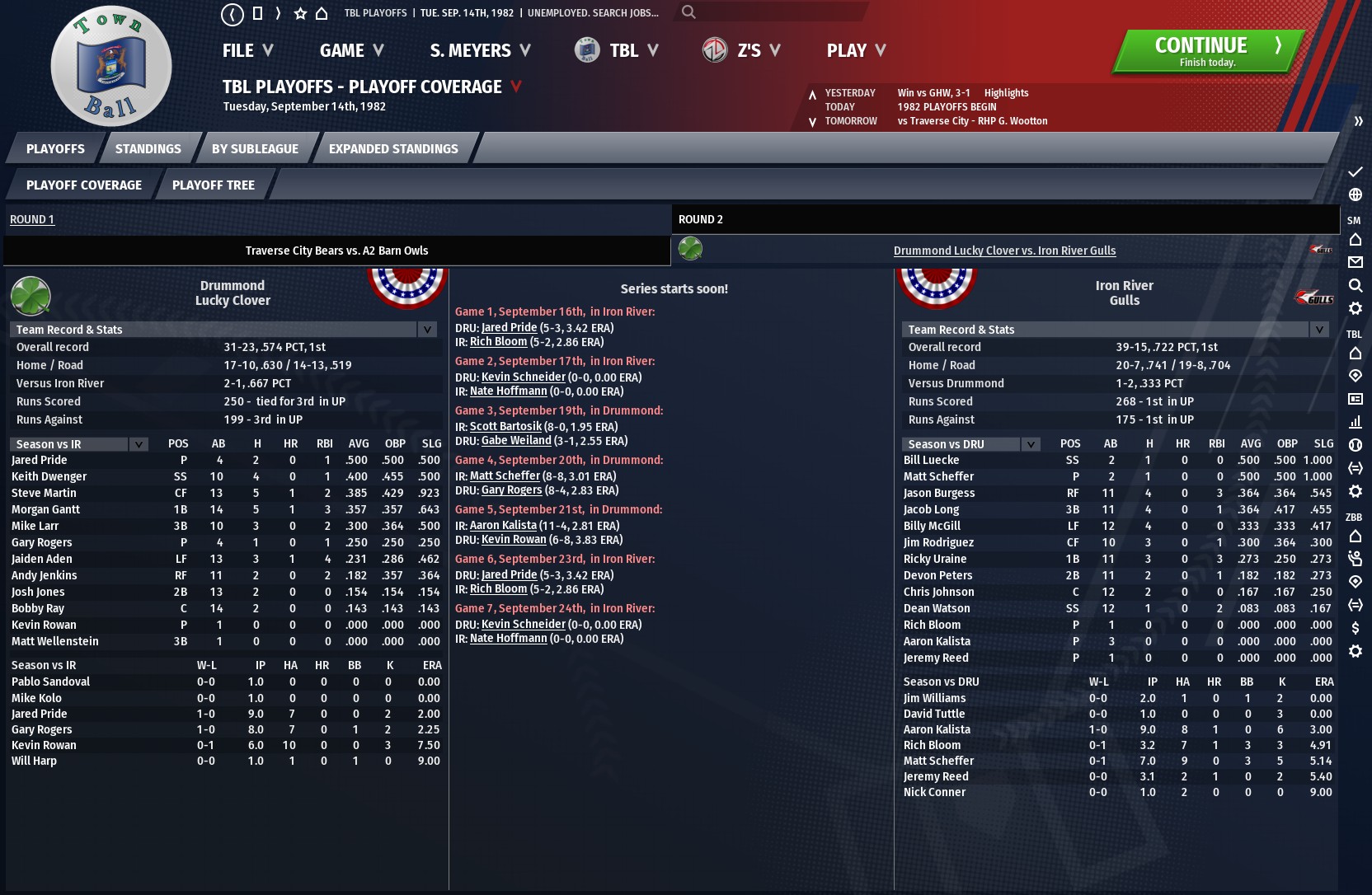1372x895 pixels.
Task: Open Drummond Lucky Clover vs. Iron River Gulls series
Action: point(1004,251)
